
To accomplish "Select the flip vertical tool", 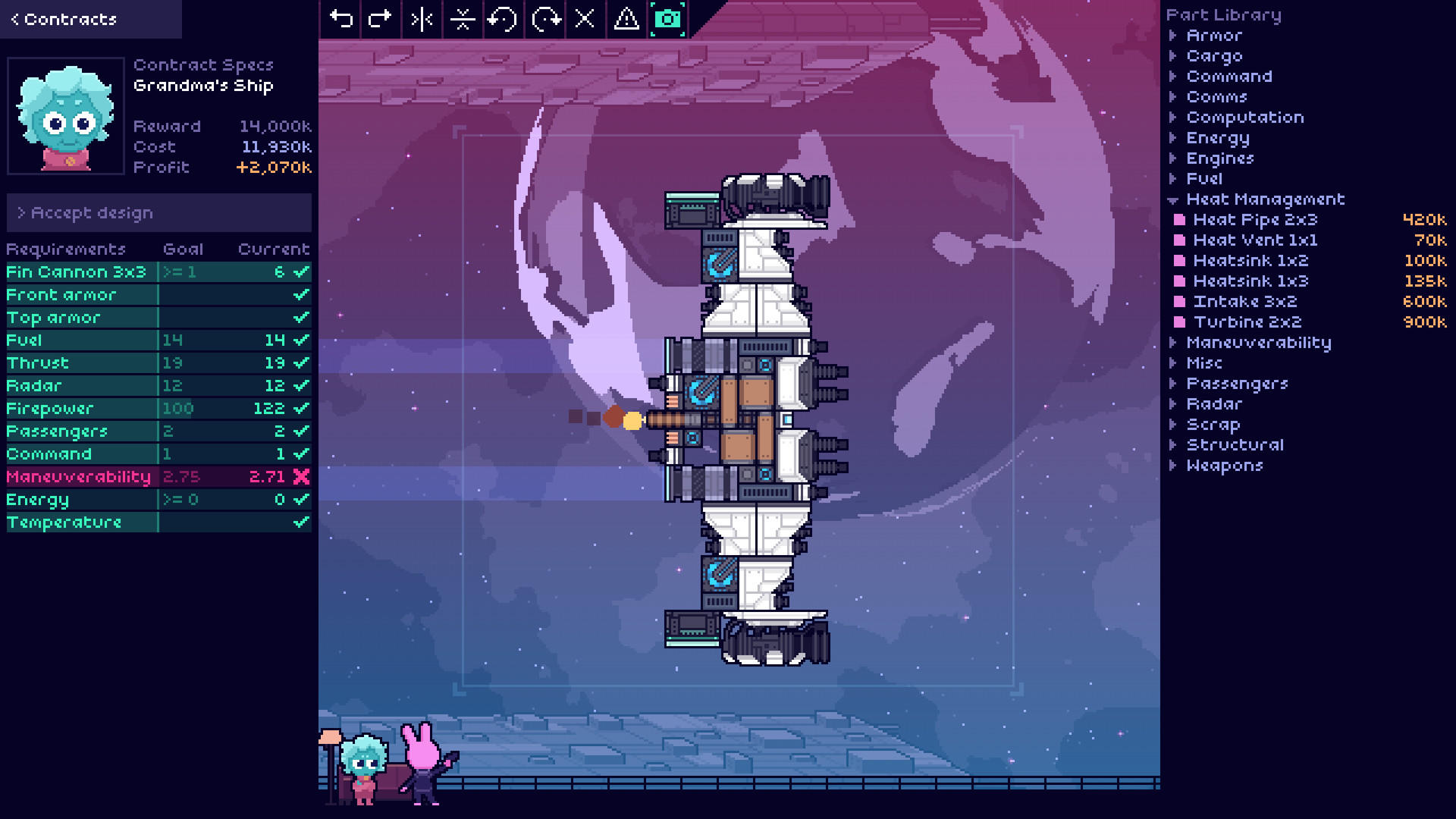I will (x=462, y=19).
